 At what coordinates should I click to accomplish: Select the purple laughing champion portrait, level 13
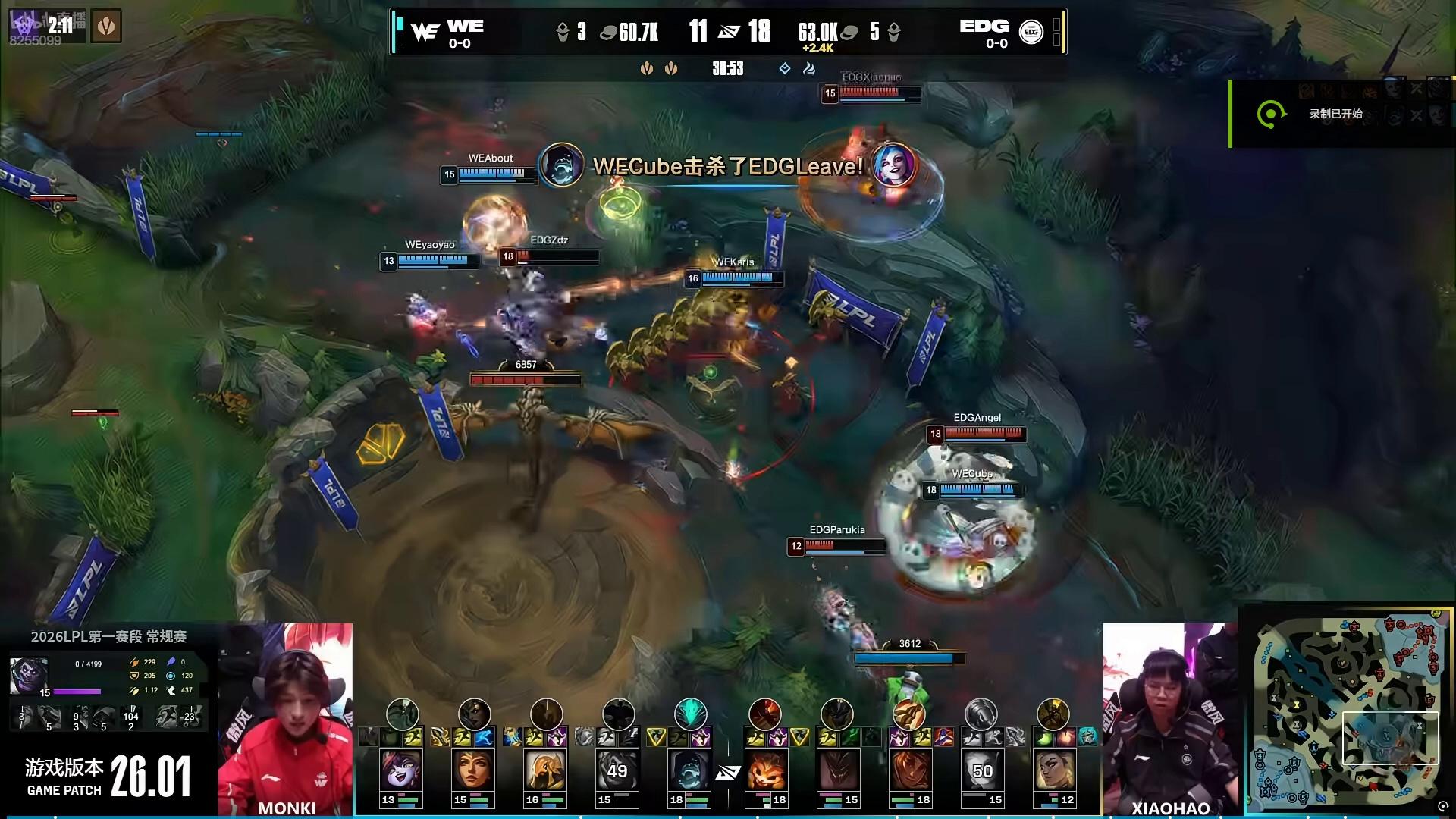click(x=401, y=771)
